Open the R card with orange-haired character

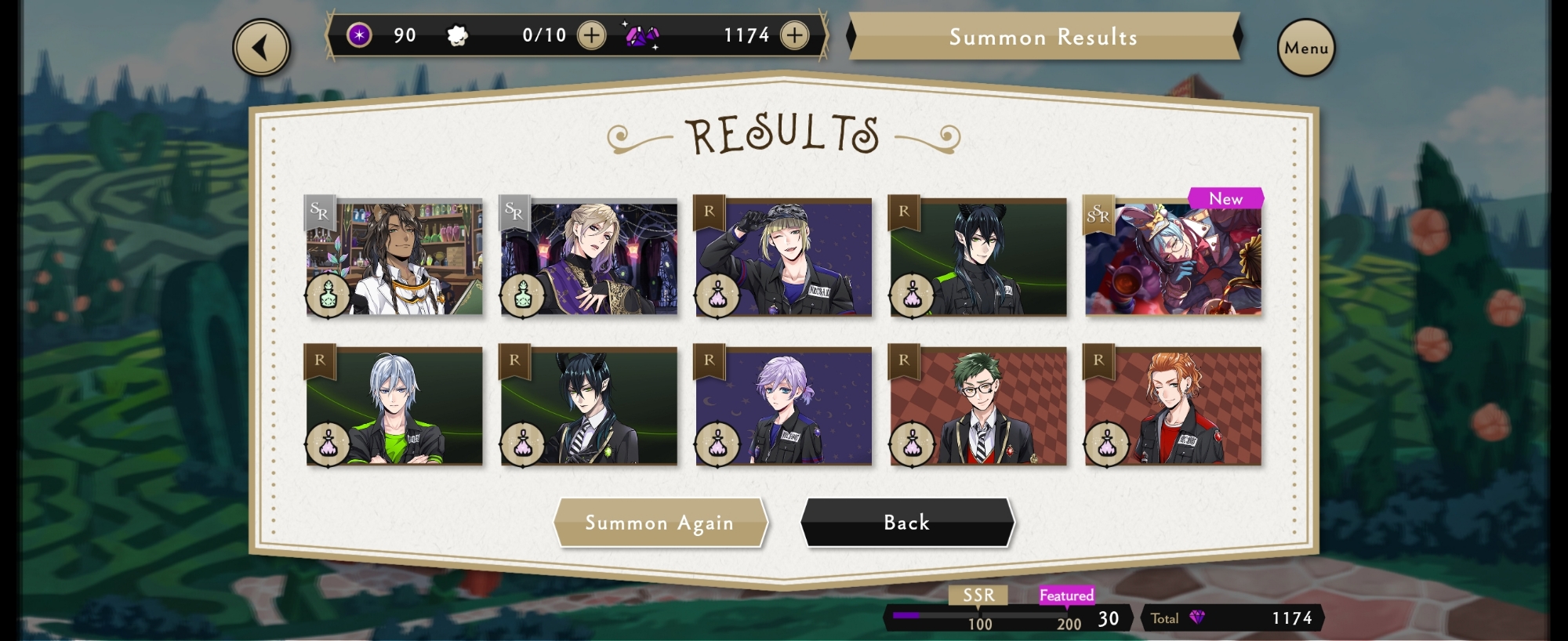click(x=1173, y=407)
